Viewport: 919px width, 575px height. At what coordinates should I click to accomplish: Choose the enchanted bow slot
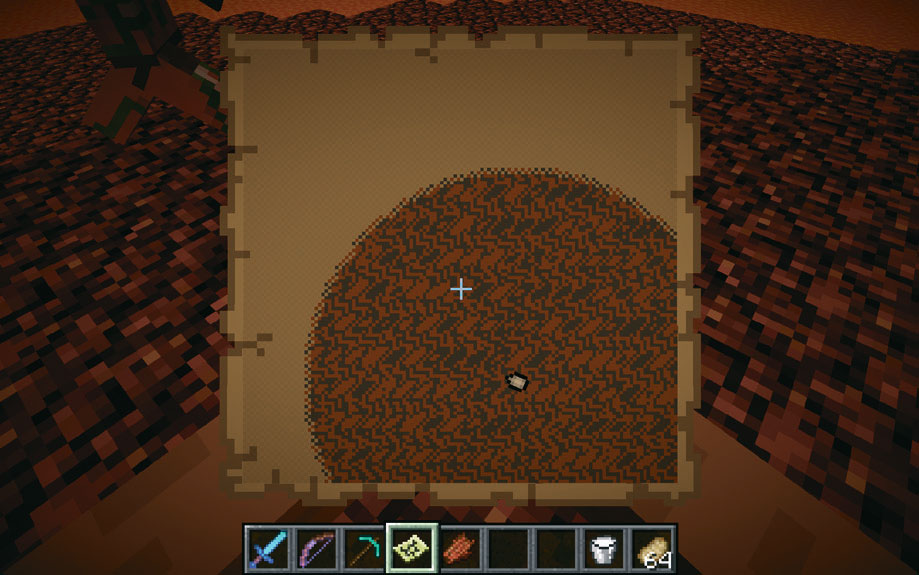click(x=314, y=548)
